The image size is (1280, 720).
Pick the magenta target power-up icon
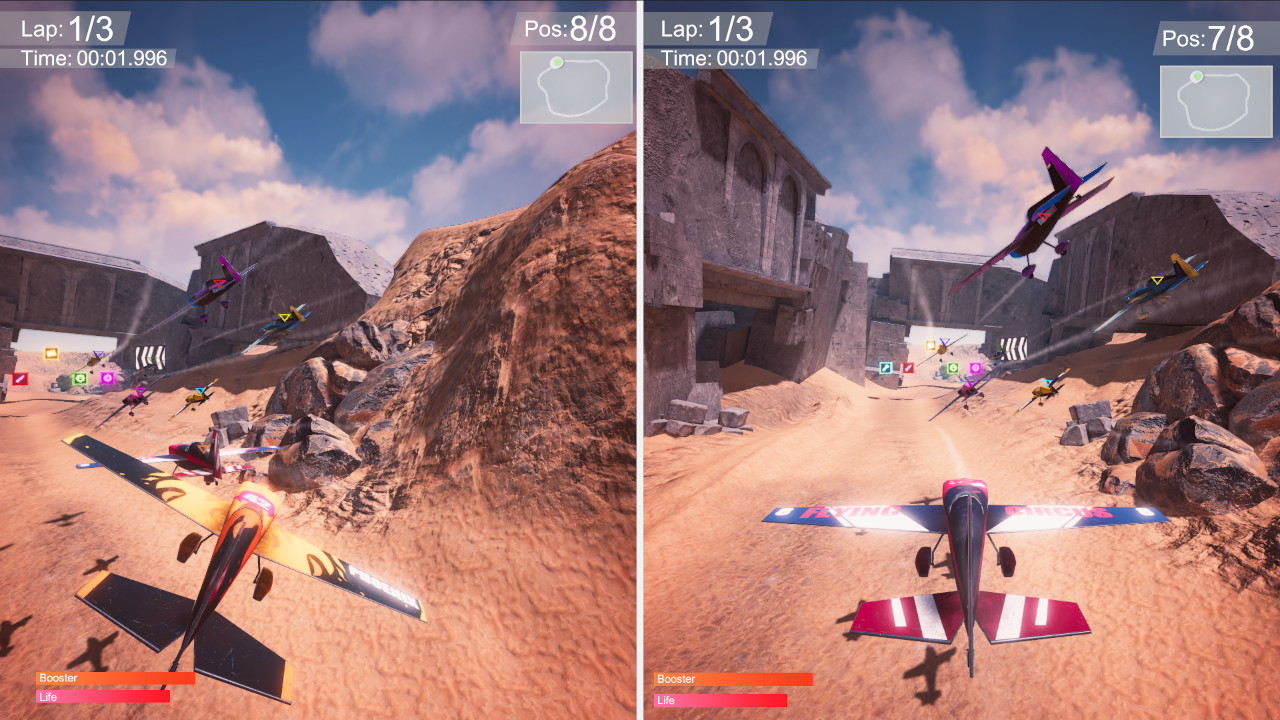coord(108,378)
